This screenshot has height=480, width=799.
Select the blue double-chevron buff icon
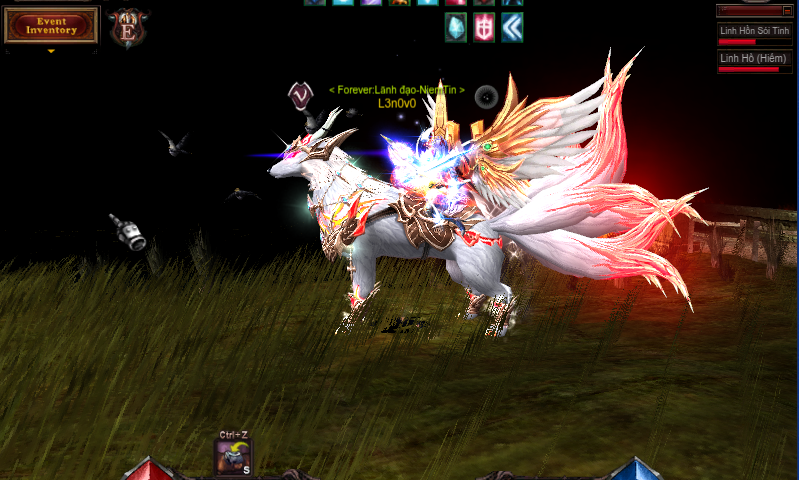tap(512, 27)
